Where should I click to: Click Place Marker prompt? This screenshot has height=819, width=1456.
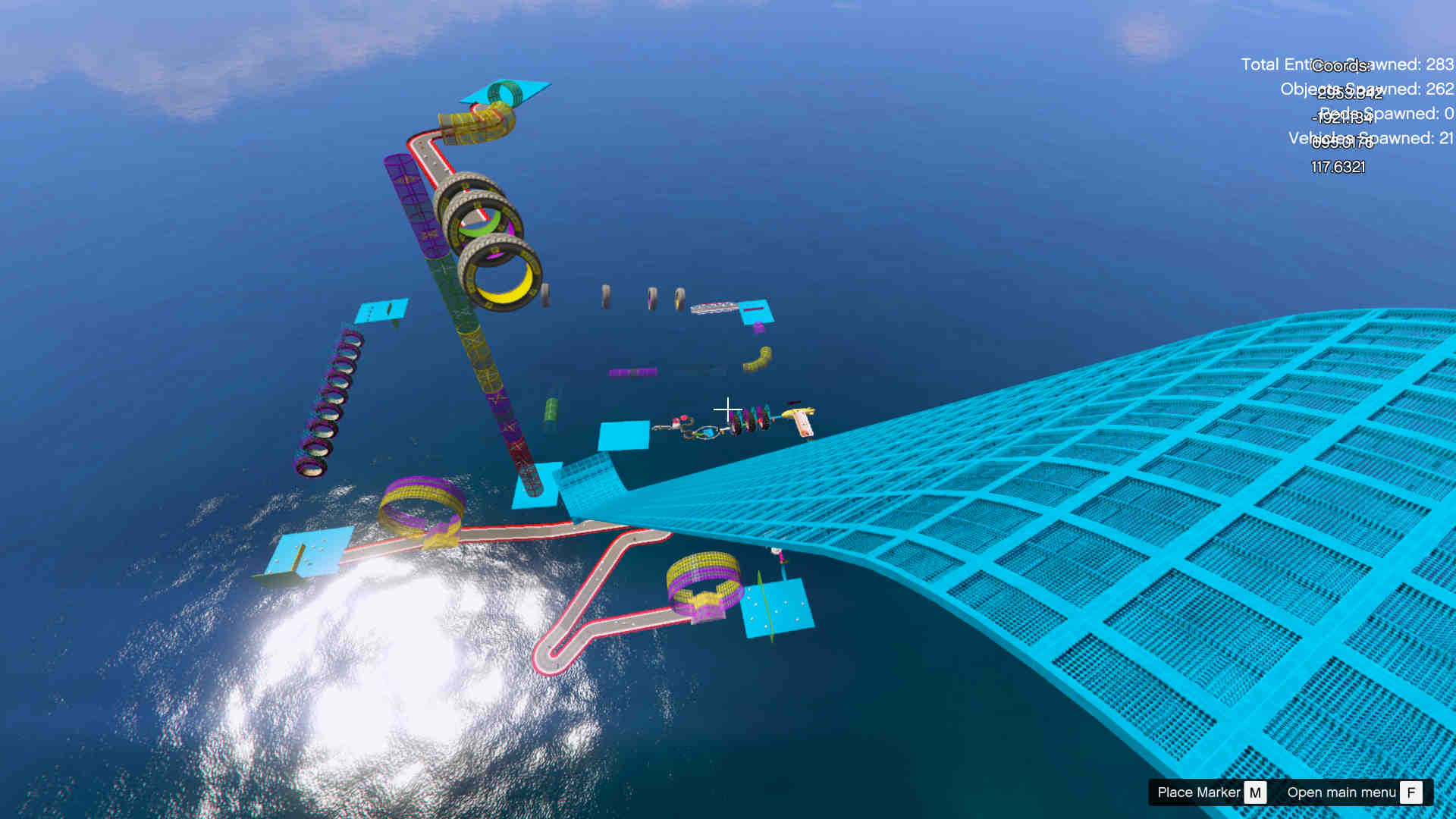click(x=1199, y=792)
